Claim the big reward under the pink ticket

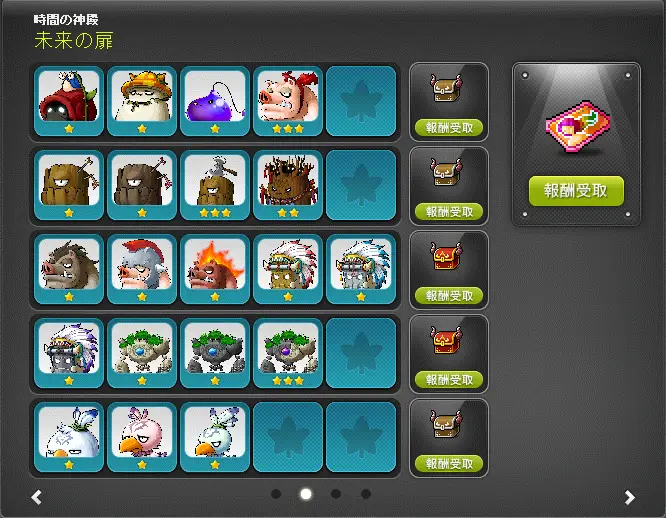coord(576,190)
